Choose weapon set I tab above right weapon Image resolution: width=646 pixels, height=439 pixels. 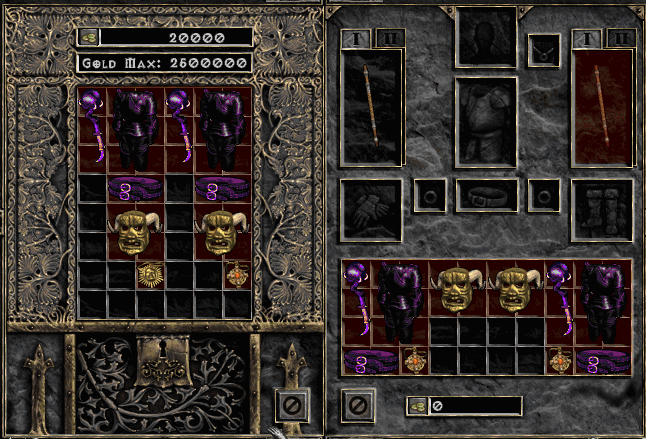point(587,39)
